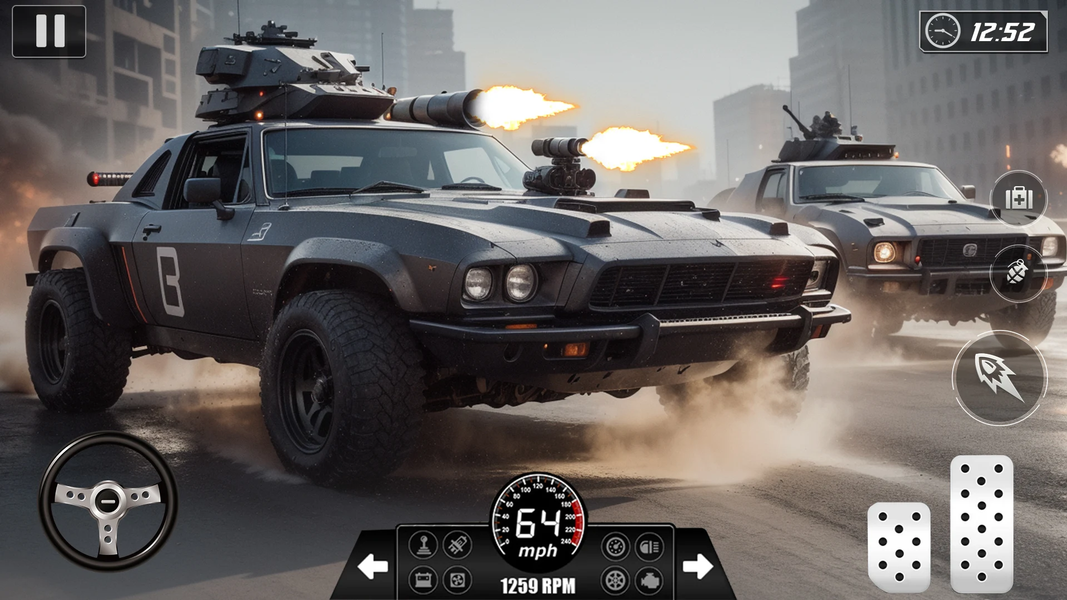1067x600 pixels.
Task: Select the cooling fan icon
Action: 457,579
